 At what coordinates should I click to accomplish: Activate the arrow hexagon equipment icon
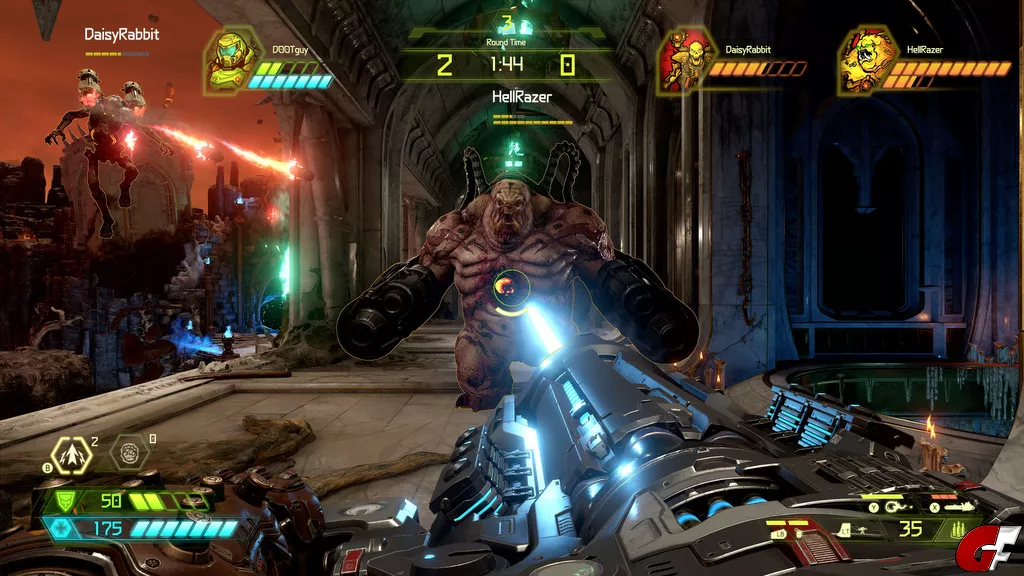[x=74, y=455]
